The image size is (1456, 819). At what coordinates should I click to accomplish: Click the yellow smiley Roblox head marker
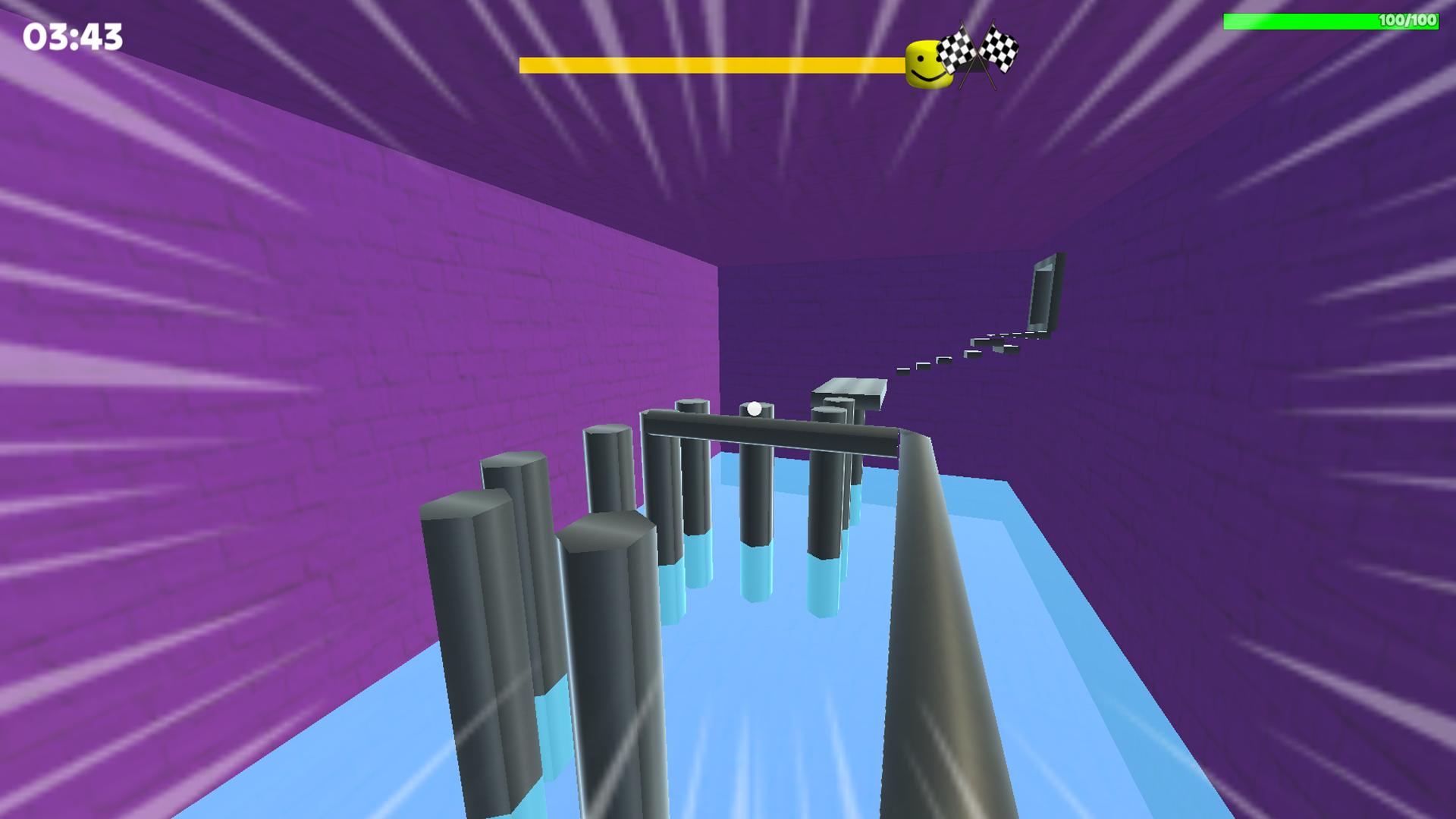[927, 62]
